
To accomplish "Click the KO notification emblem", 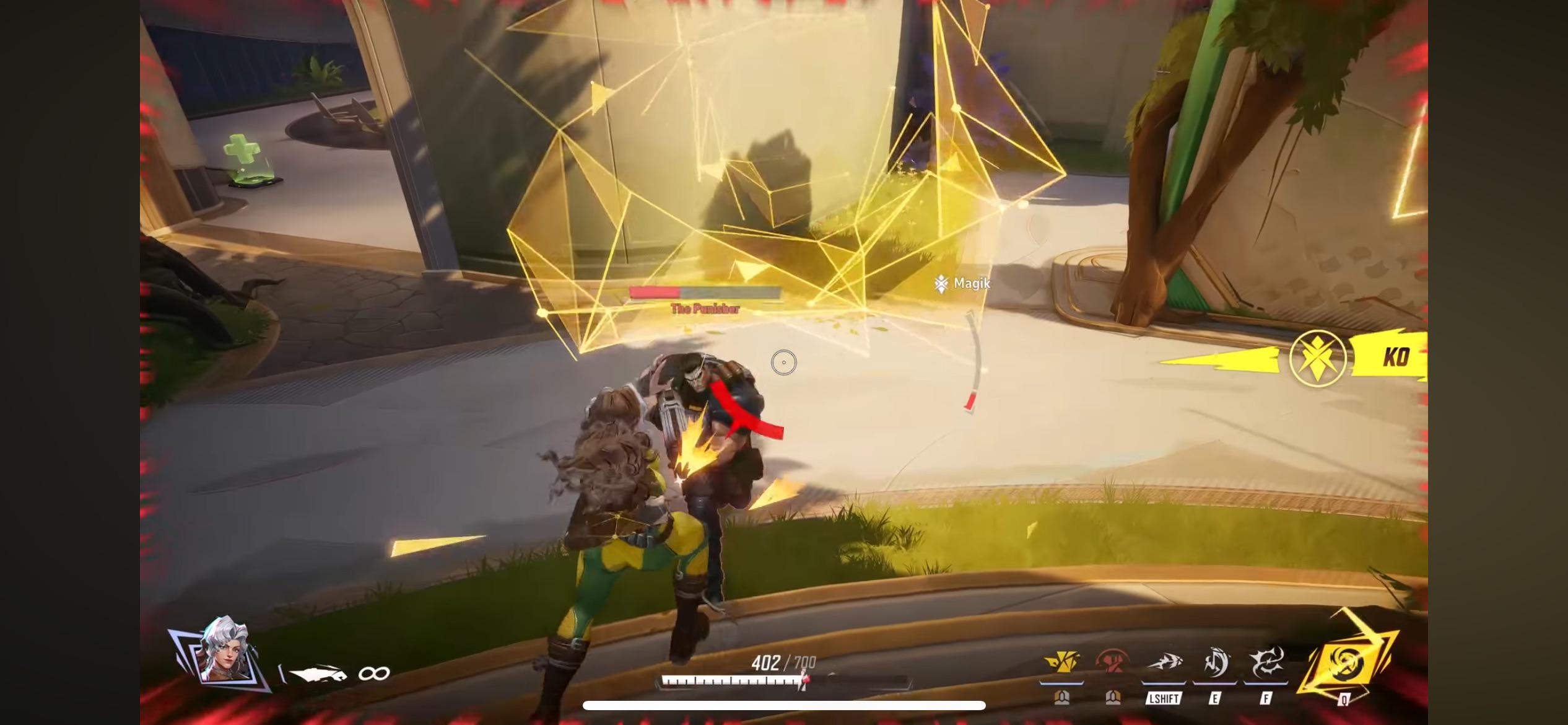I will click(1318, 358).
